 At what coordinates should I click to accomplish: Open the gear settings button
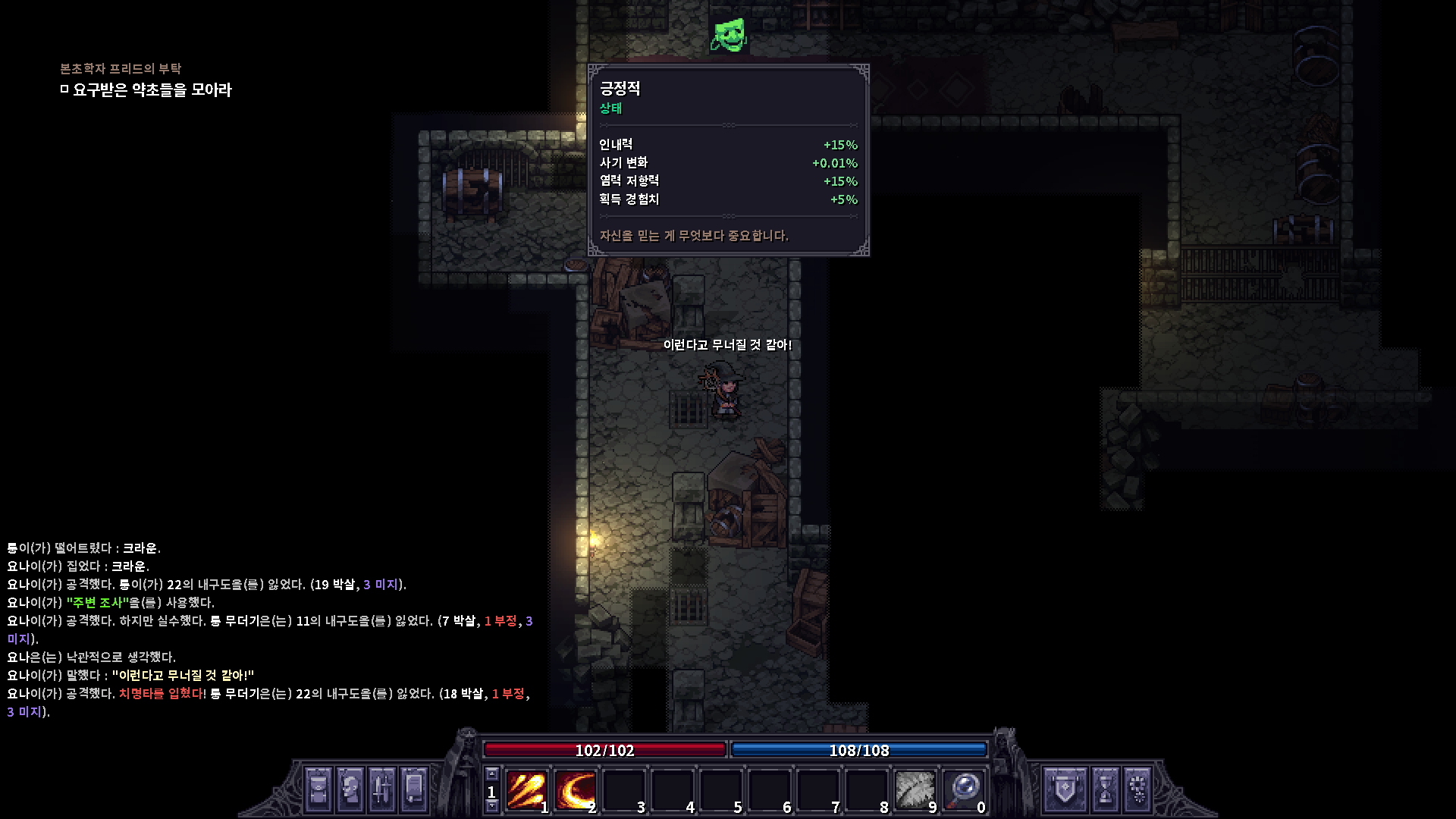point(1137,789)
